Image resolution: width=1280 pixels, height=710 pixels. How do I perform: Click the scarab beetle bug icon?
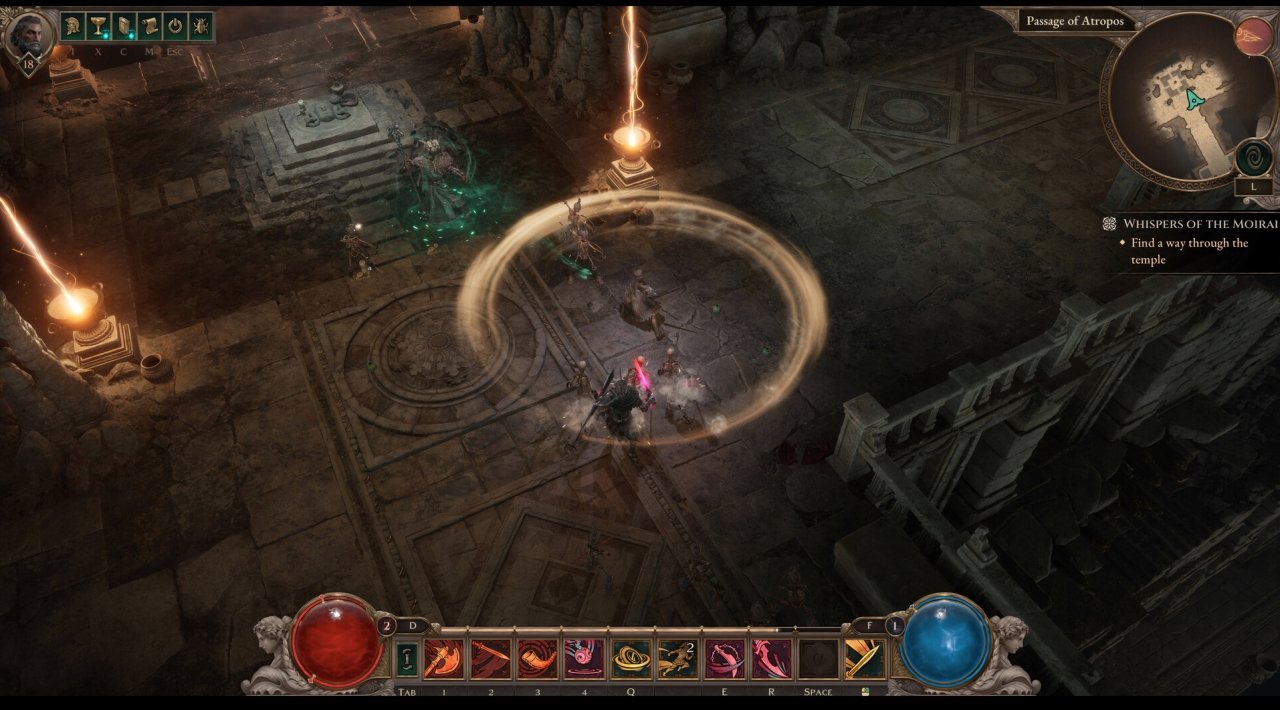point(200,26)
